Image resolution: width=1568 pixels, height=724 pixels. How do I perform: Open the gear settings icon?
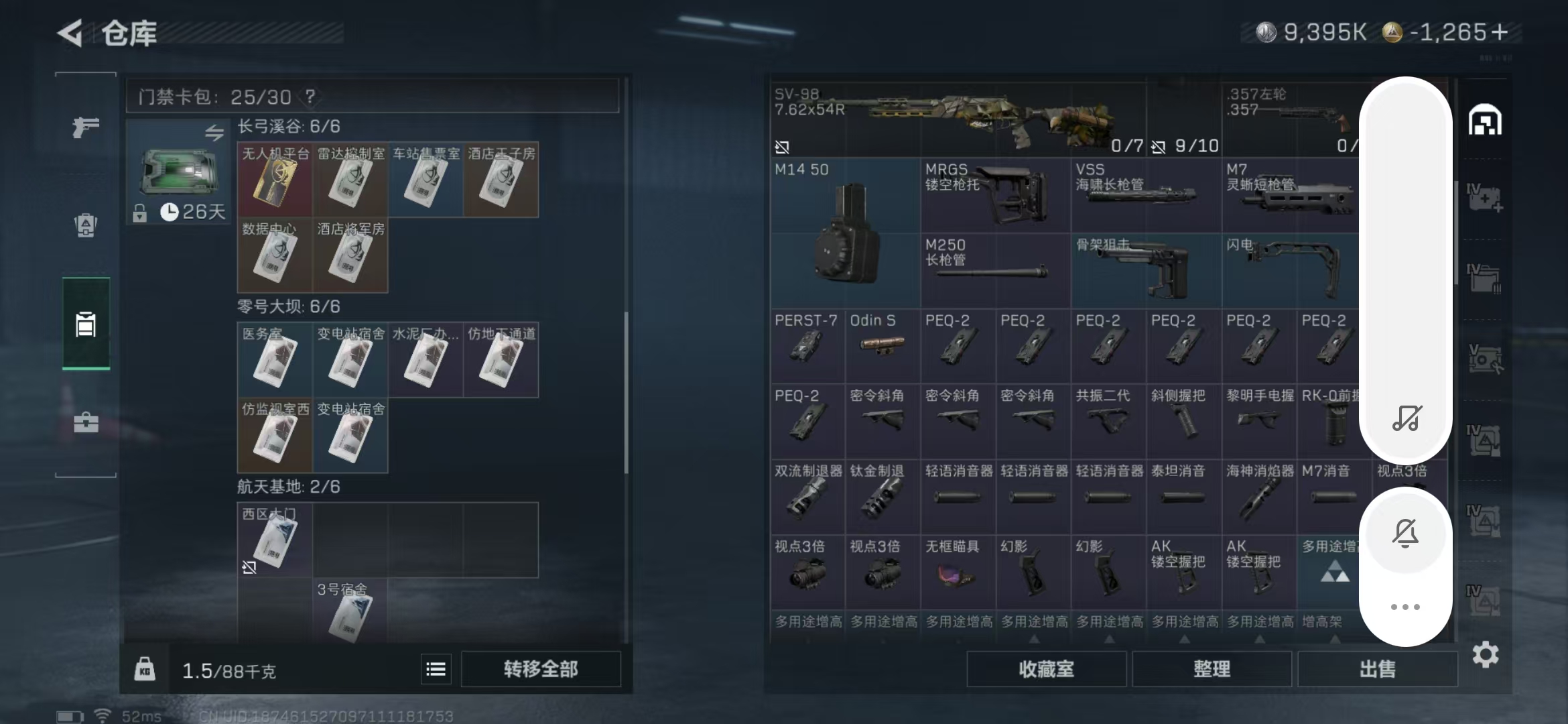[x=1485, y=654]
